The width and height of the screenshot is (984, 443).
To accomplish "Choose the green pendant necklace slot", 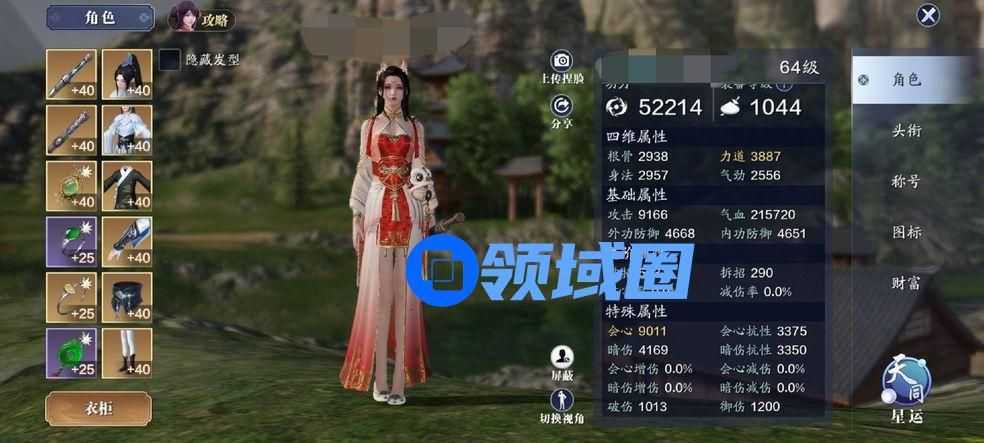I will point(71,186).
